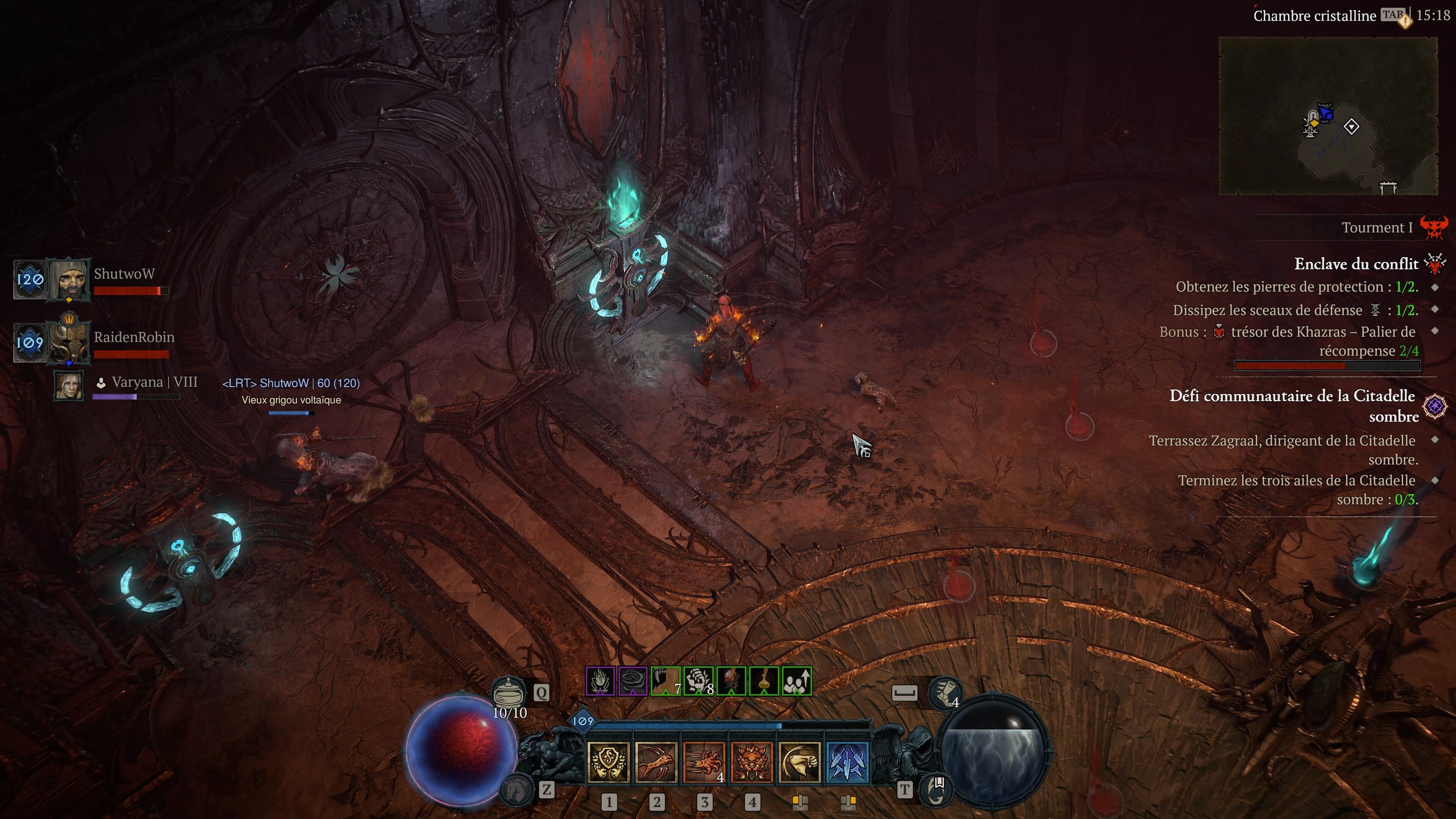
Task: Activate the blue triple-blade skill
Action: pyautogui.click(x=847, y=762)
